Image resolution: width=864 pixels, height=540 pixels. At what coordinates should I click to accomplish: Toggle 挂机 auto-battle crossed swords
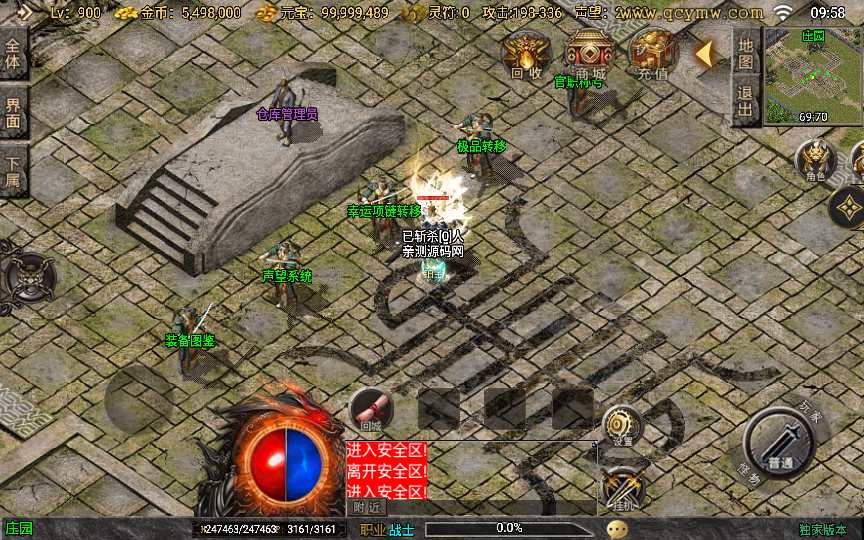622,489
